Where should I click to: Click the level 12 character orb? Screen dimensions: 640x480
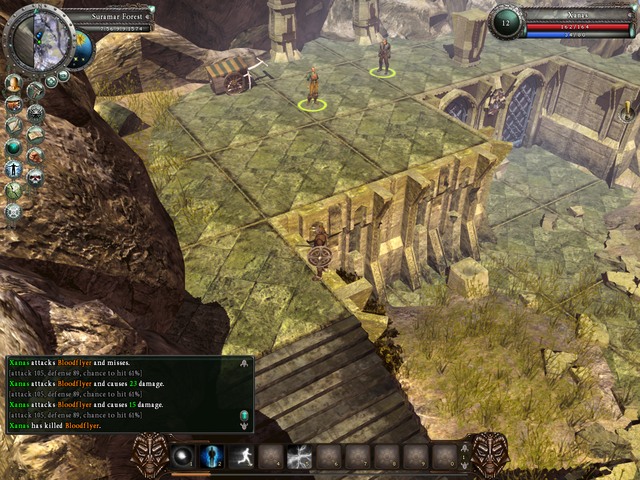click(506, 22)
